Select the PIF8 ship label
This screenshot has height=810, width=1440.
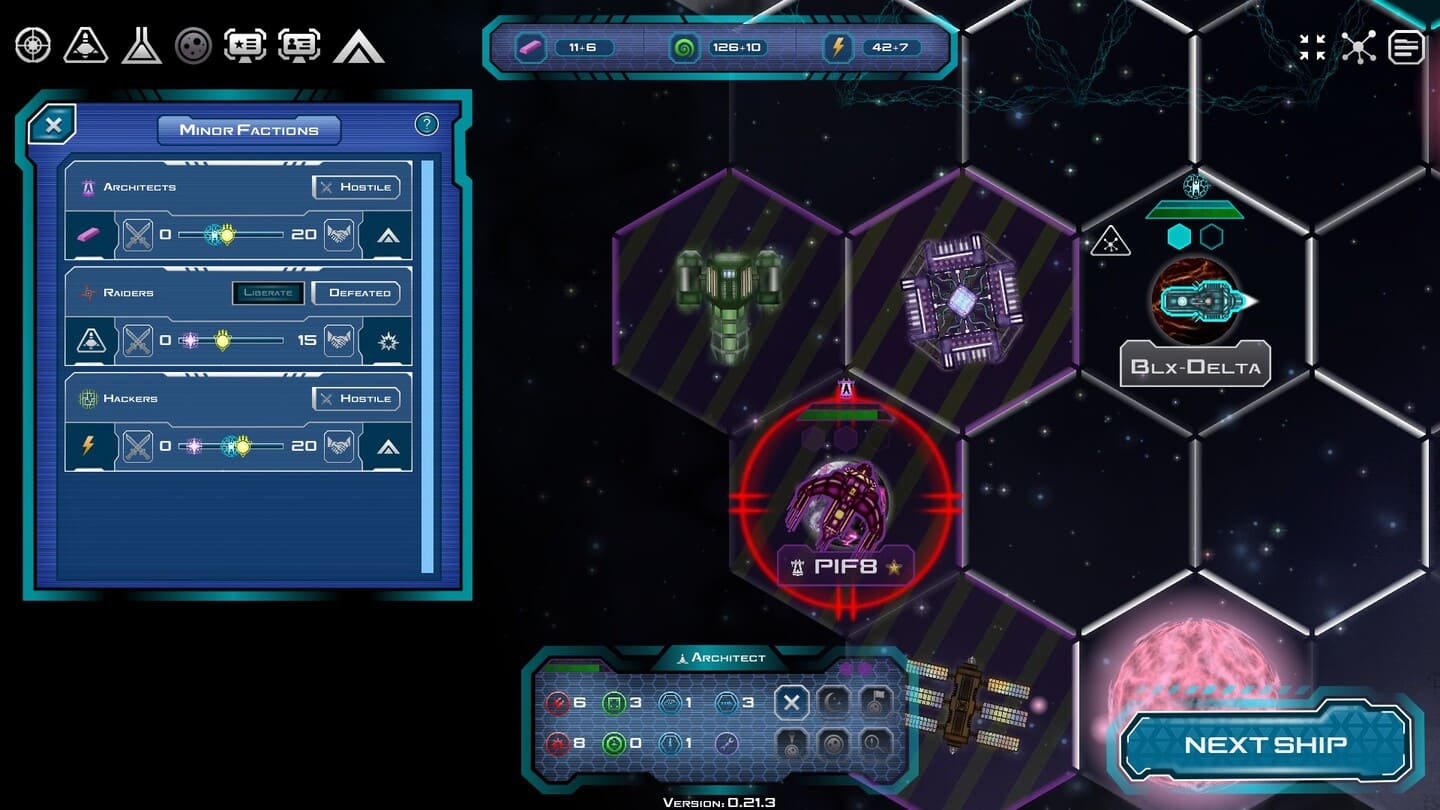[846, 567]
